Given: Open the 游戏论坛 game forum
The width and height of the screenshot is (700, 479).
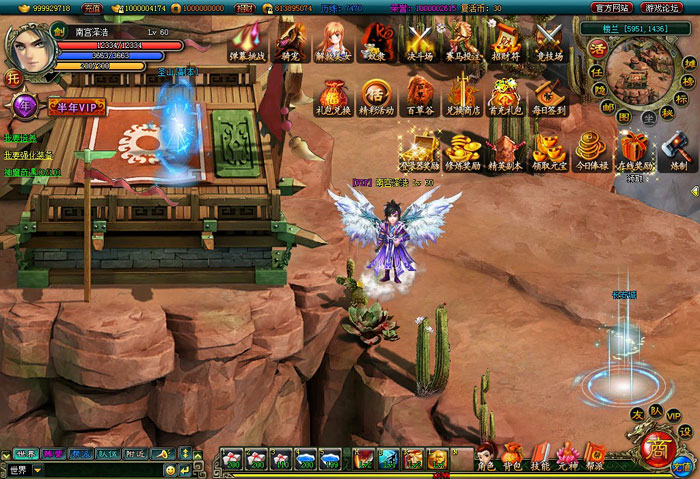Looking at the screenshot, I should [664, 7].
